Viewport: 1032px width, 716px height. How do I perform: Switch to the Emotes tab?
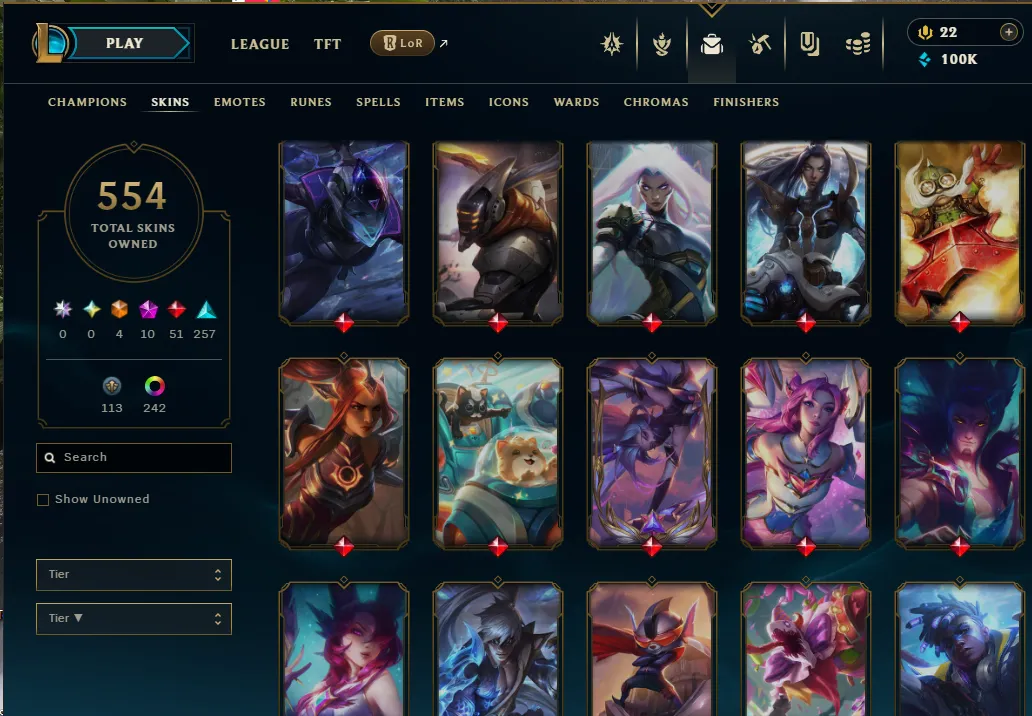[x=240, y=102]
